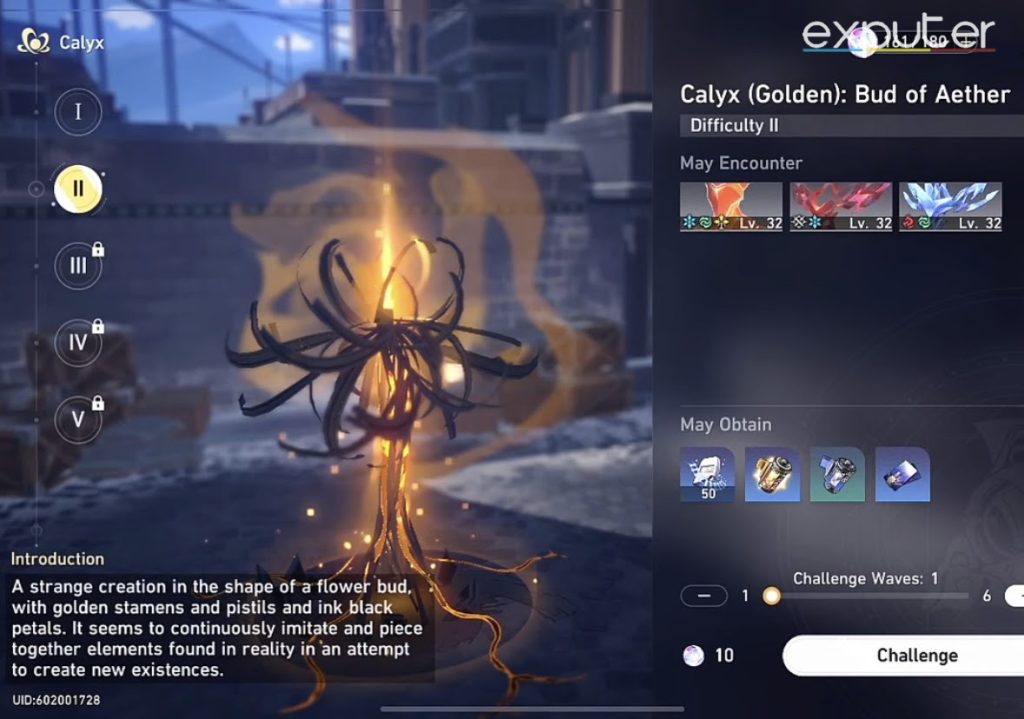The image size is (1024, 719).
Task: Select locked difficulty V
Action: pyautogui.click(x=78, y=420)
